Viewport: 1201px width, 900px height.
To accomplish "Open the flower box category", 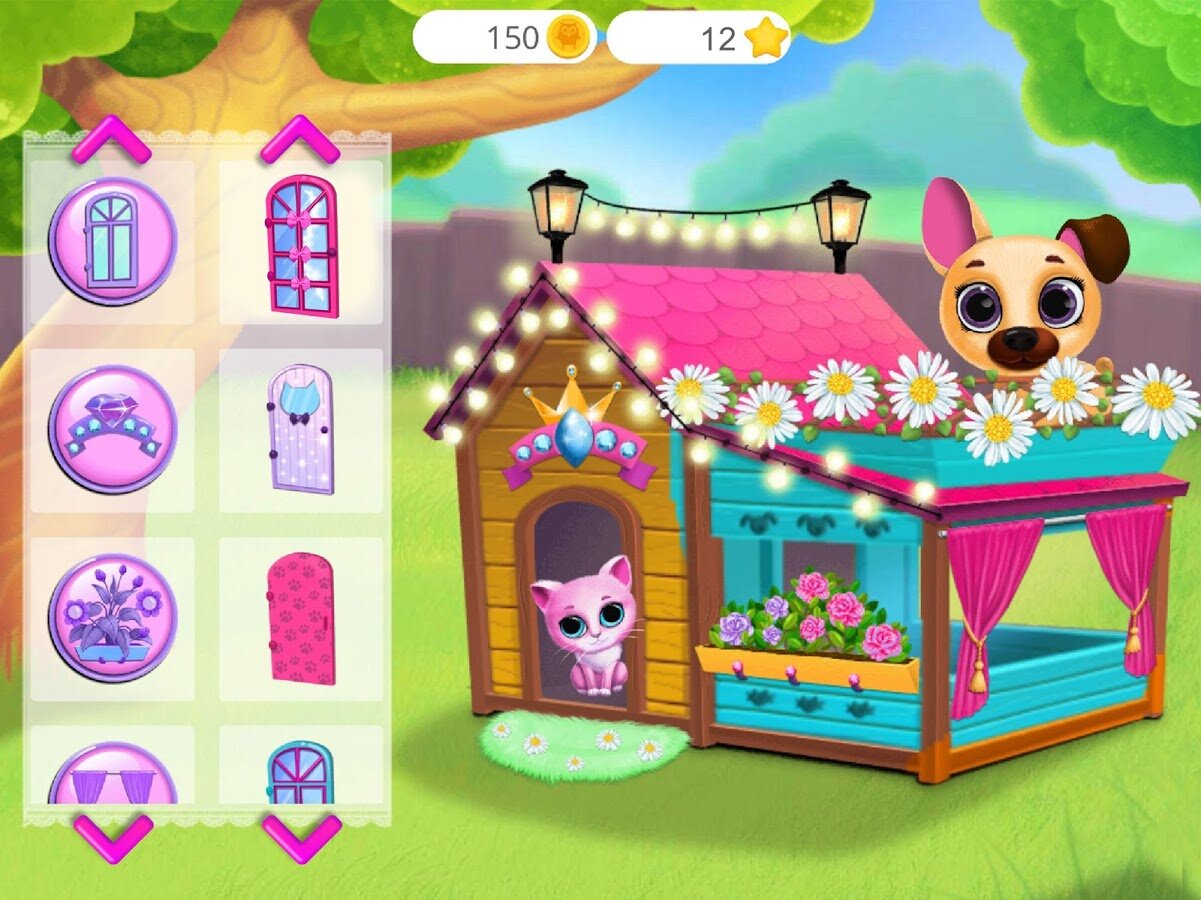I will pos(113,617).
